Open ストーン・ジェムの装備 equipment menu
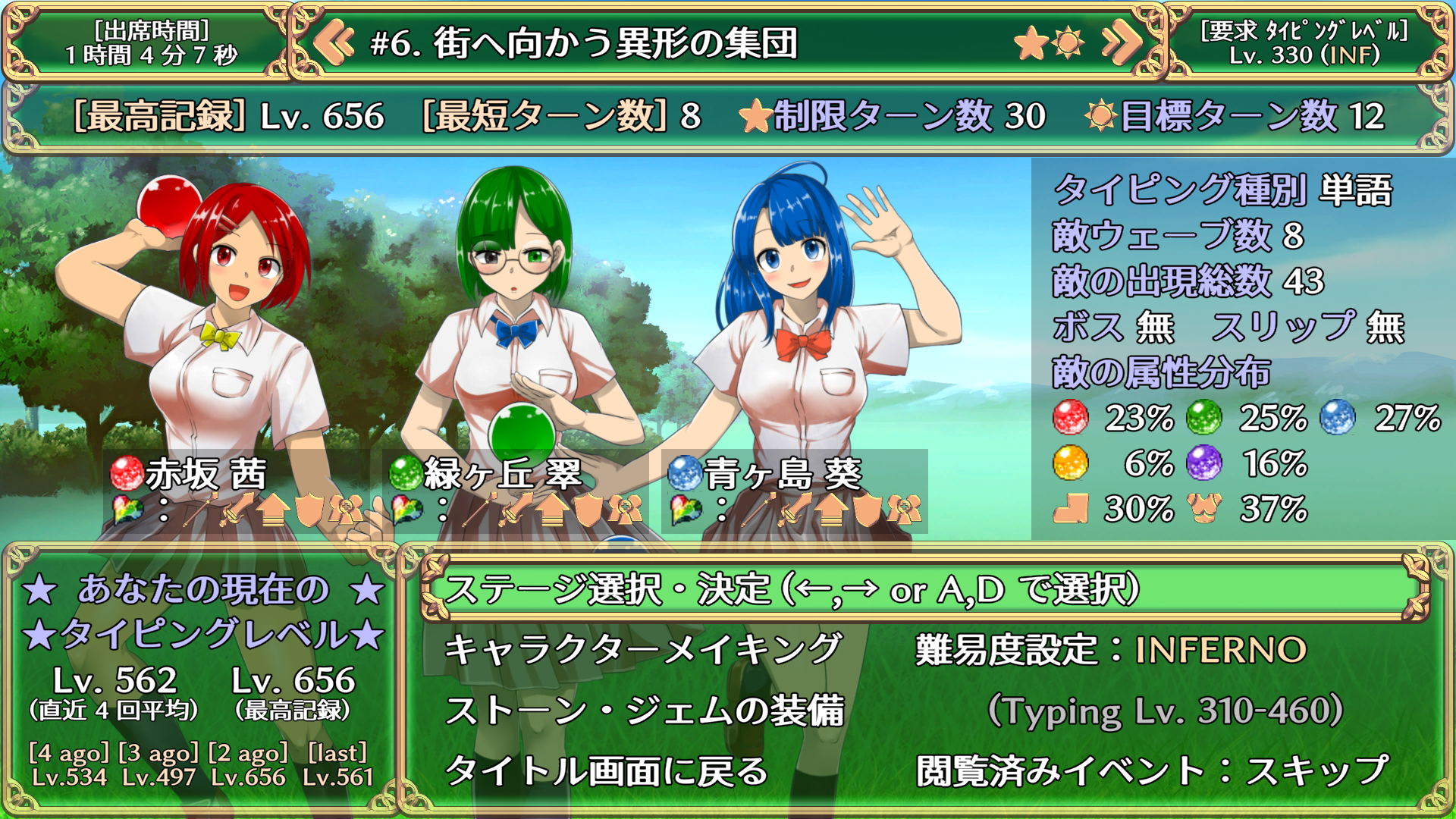This screenshot has height=819, width=1456. point(645,711)
